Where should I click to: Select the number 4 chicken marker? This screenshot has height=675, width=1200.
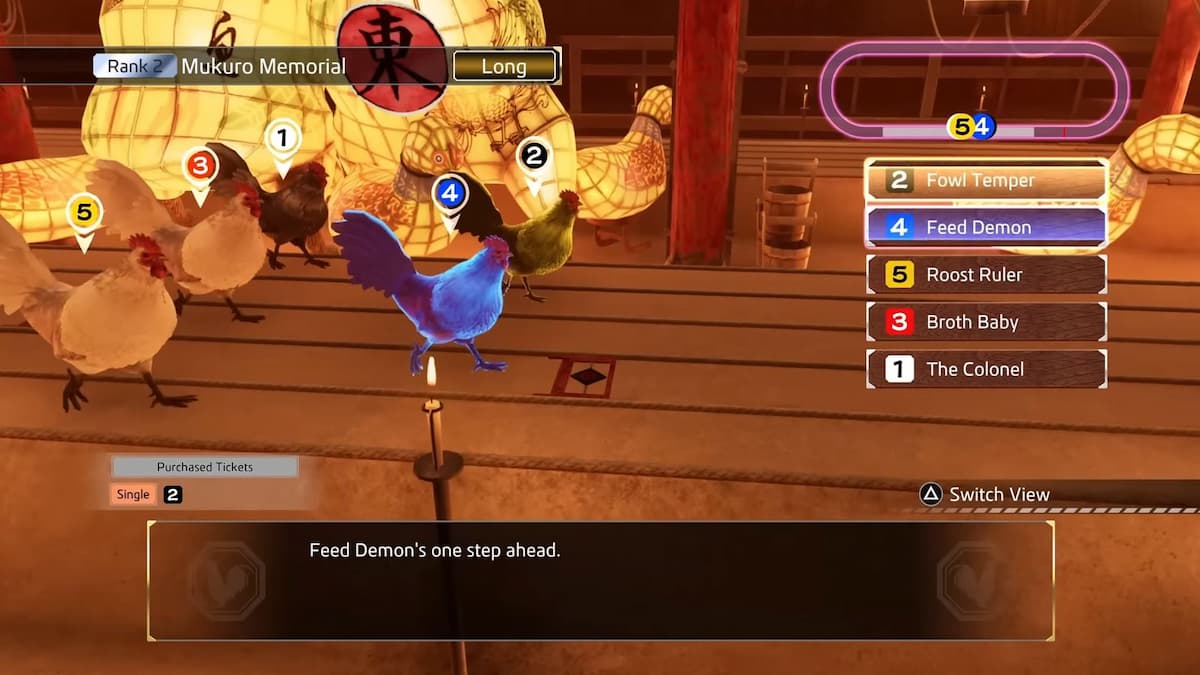(x=450, y=194)
